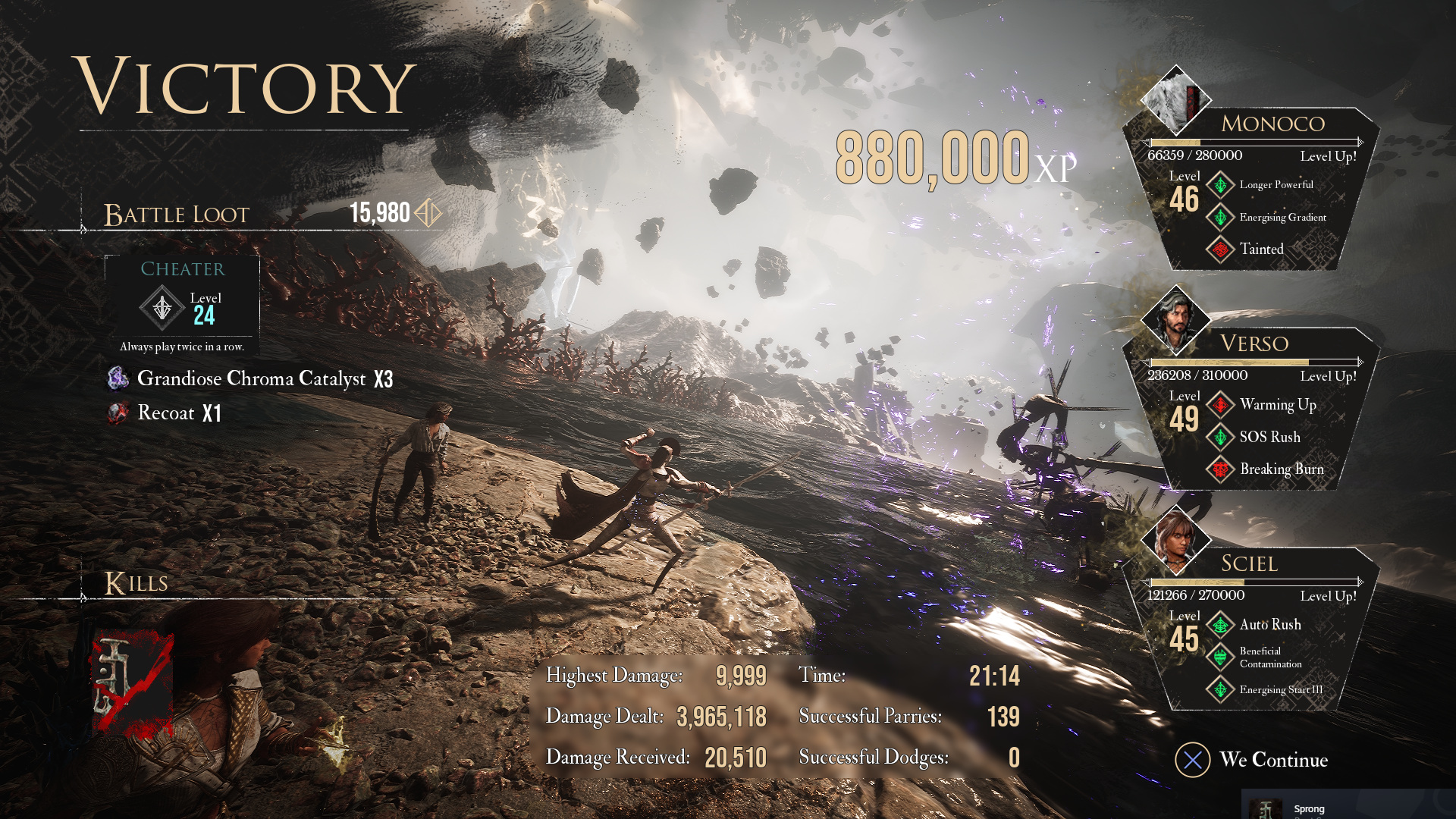Click the SOS Rush picto icon

(x=1220, y=438)
